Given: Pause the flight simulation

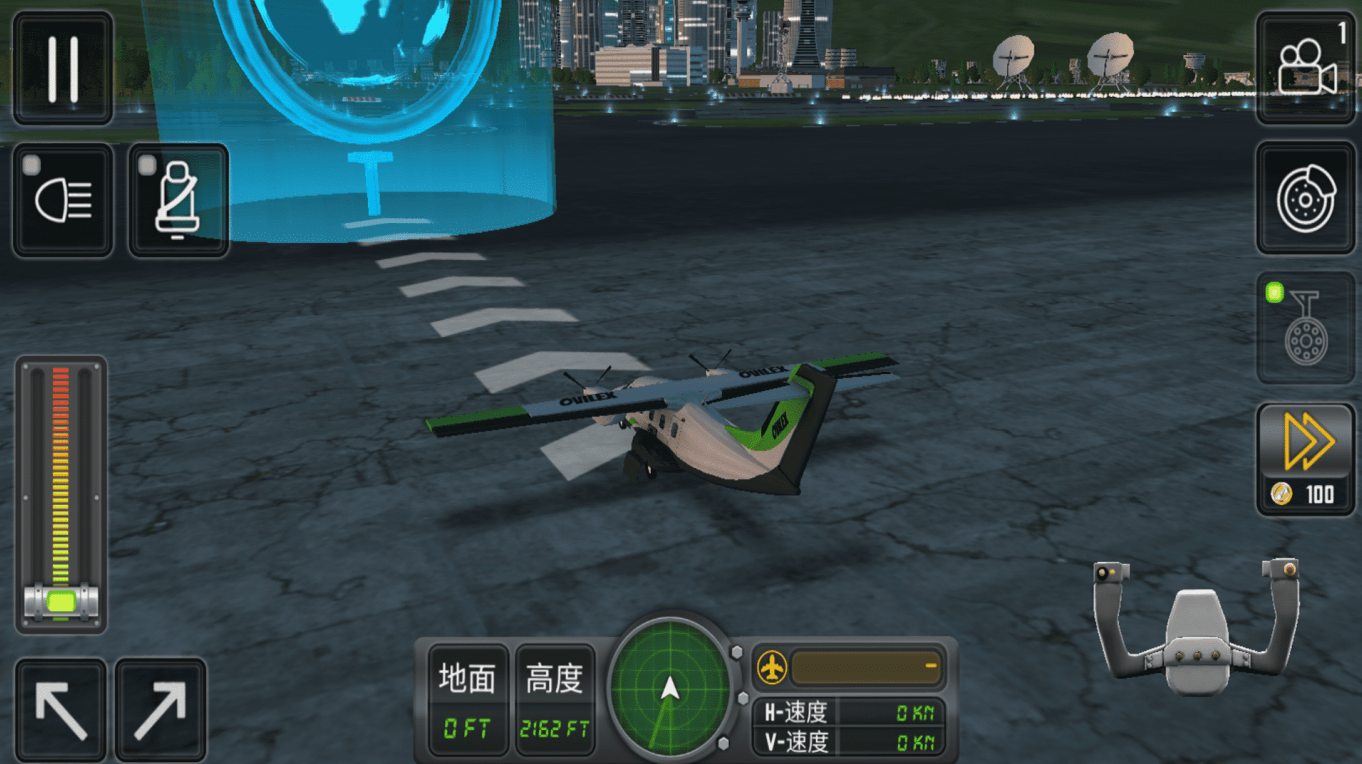Looking at the screenshot, I should click(x=61, y=66).
